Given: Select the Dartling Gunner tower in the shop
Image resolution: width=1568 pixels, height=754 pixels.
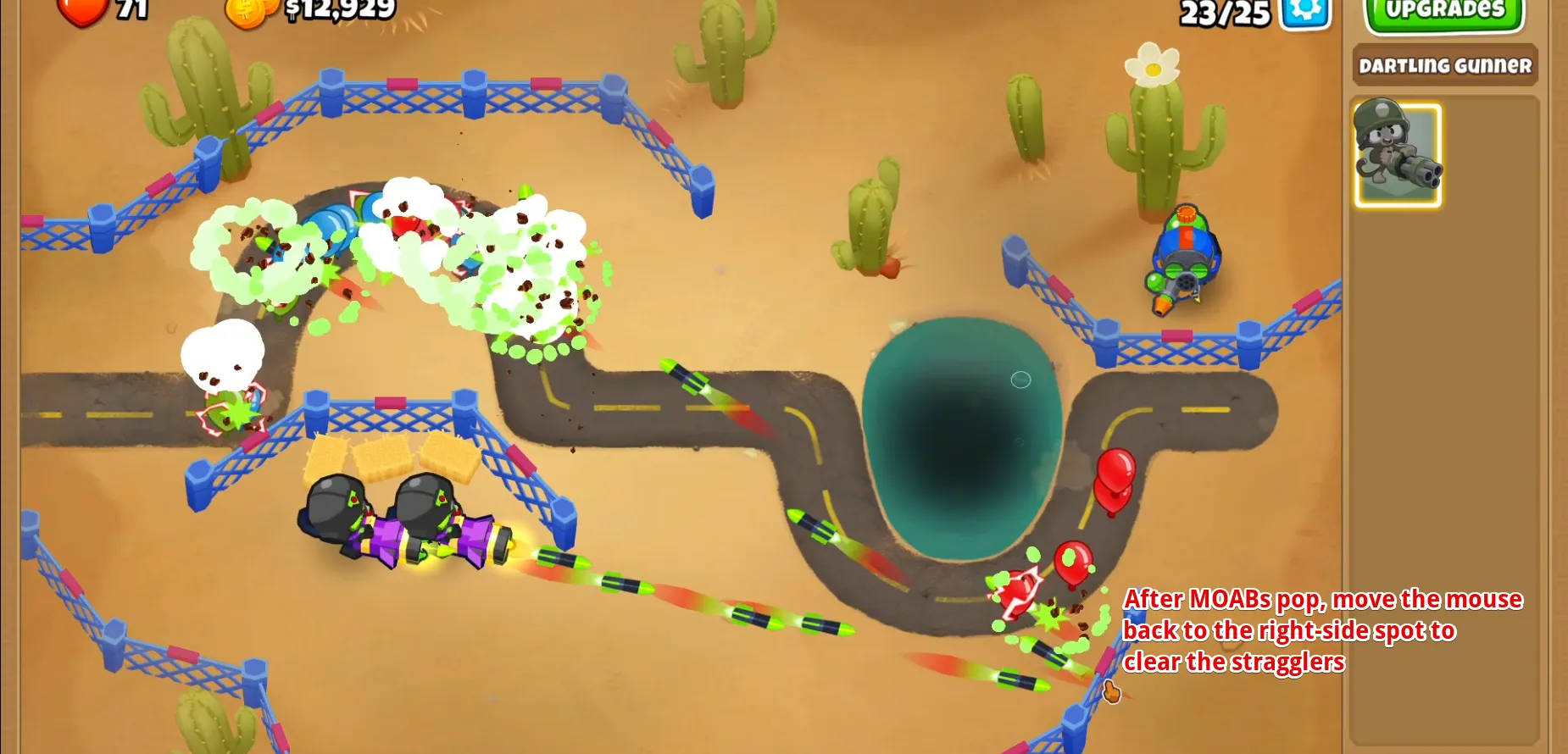Looking at the screenshot, I should tap(1397, 154).
